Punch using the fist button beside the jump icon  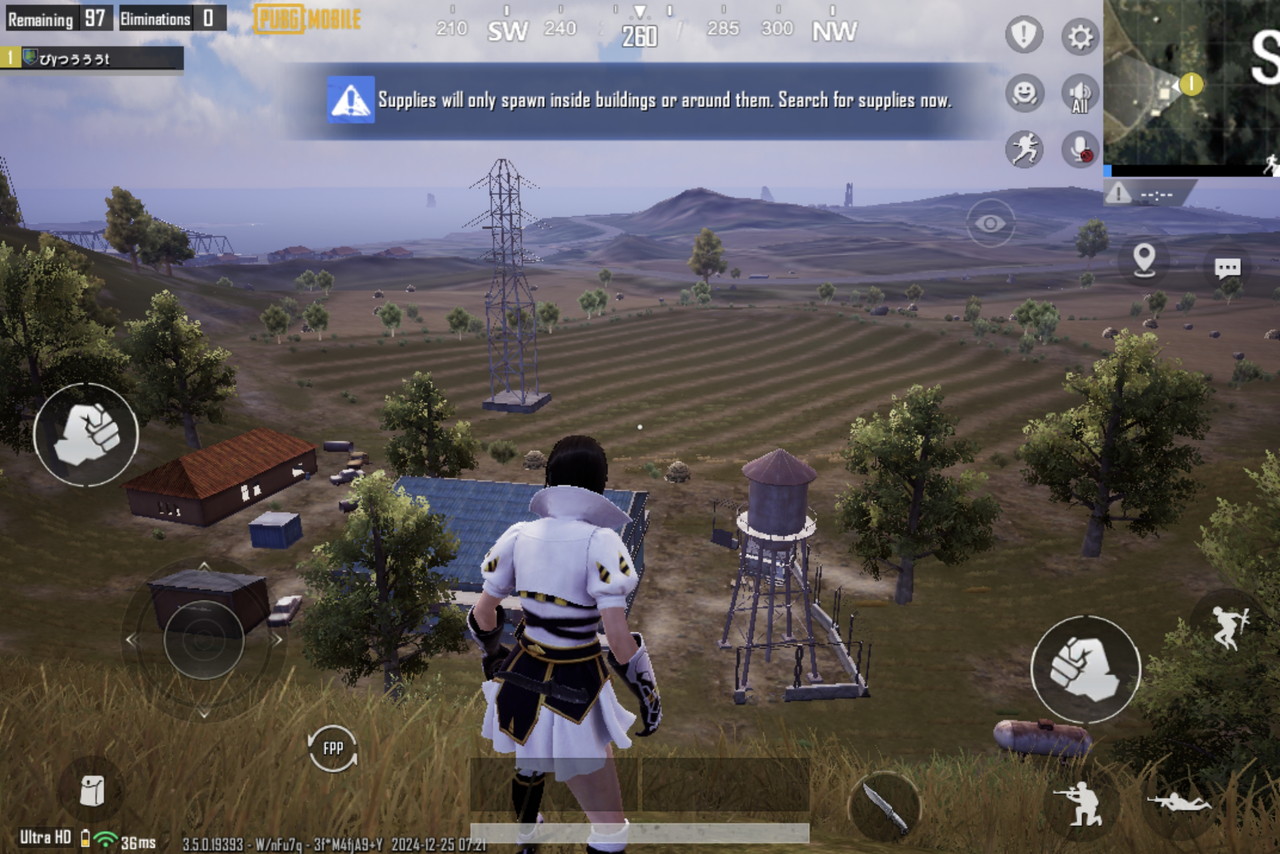(x=1085, y=669)
